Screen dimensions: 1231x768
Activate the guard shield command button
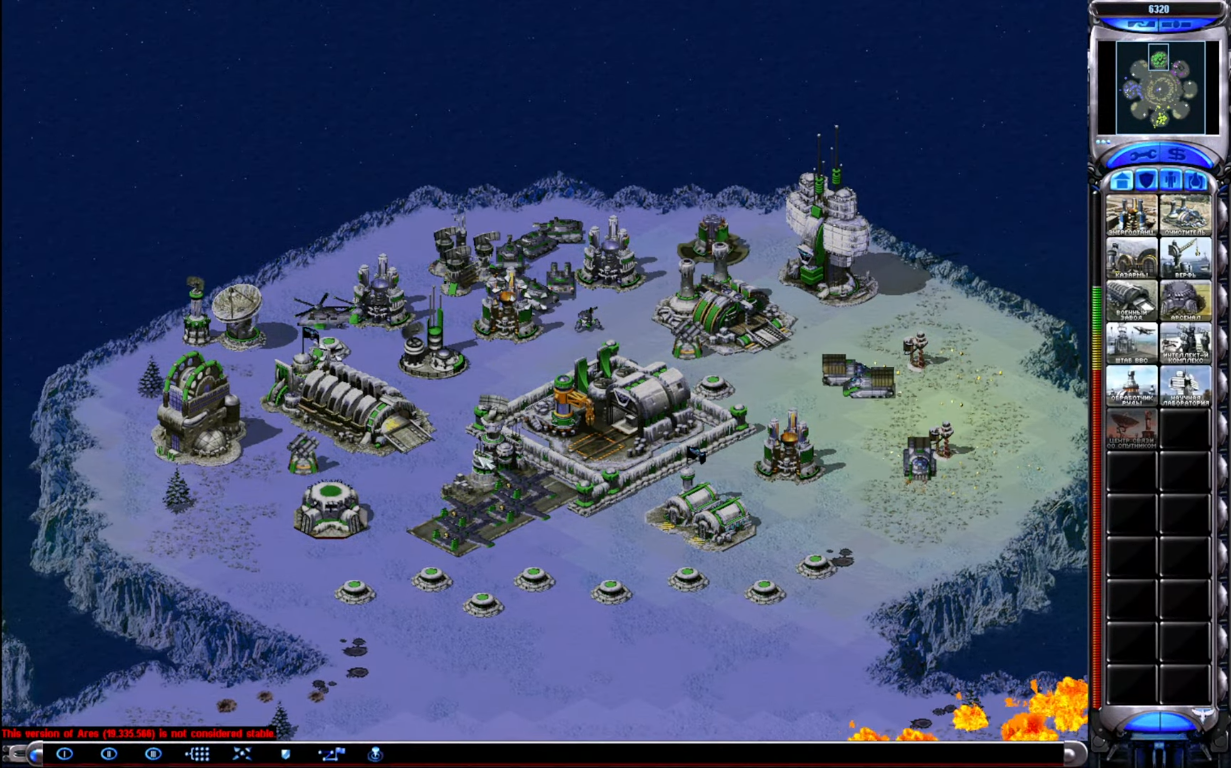tap(286, 754)
